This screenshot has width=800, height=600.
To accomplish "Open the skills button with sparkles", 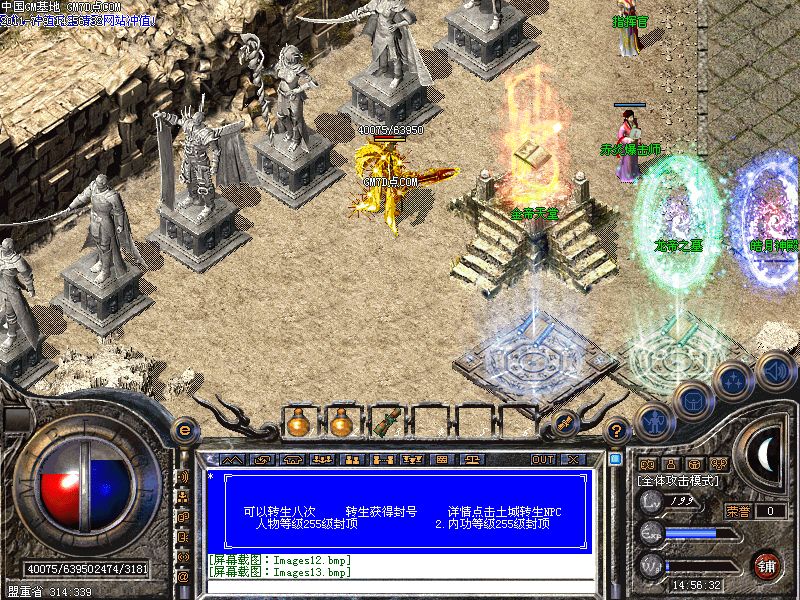I will pyautogui.click(x=735, y=381).
